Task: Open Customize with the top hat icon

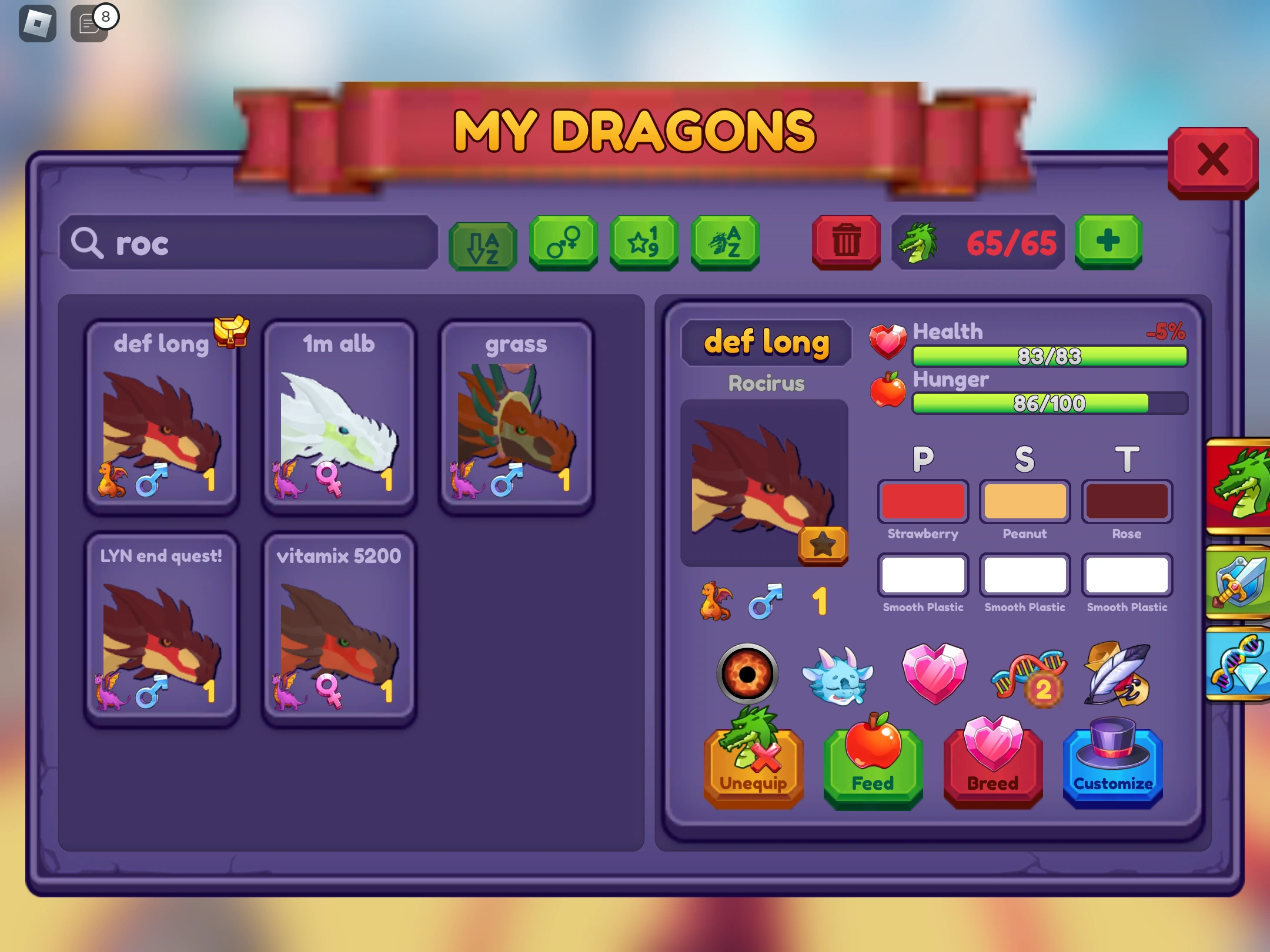Action: tap(1111, 767)
